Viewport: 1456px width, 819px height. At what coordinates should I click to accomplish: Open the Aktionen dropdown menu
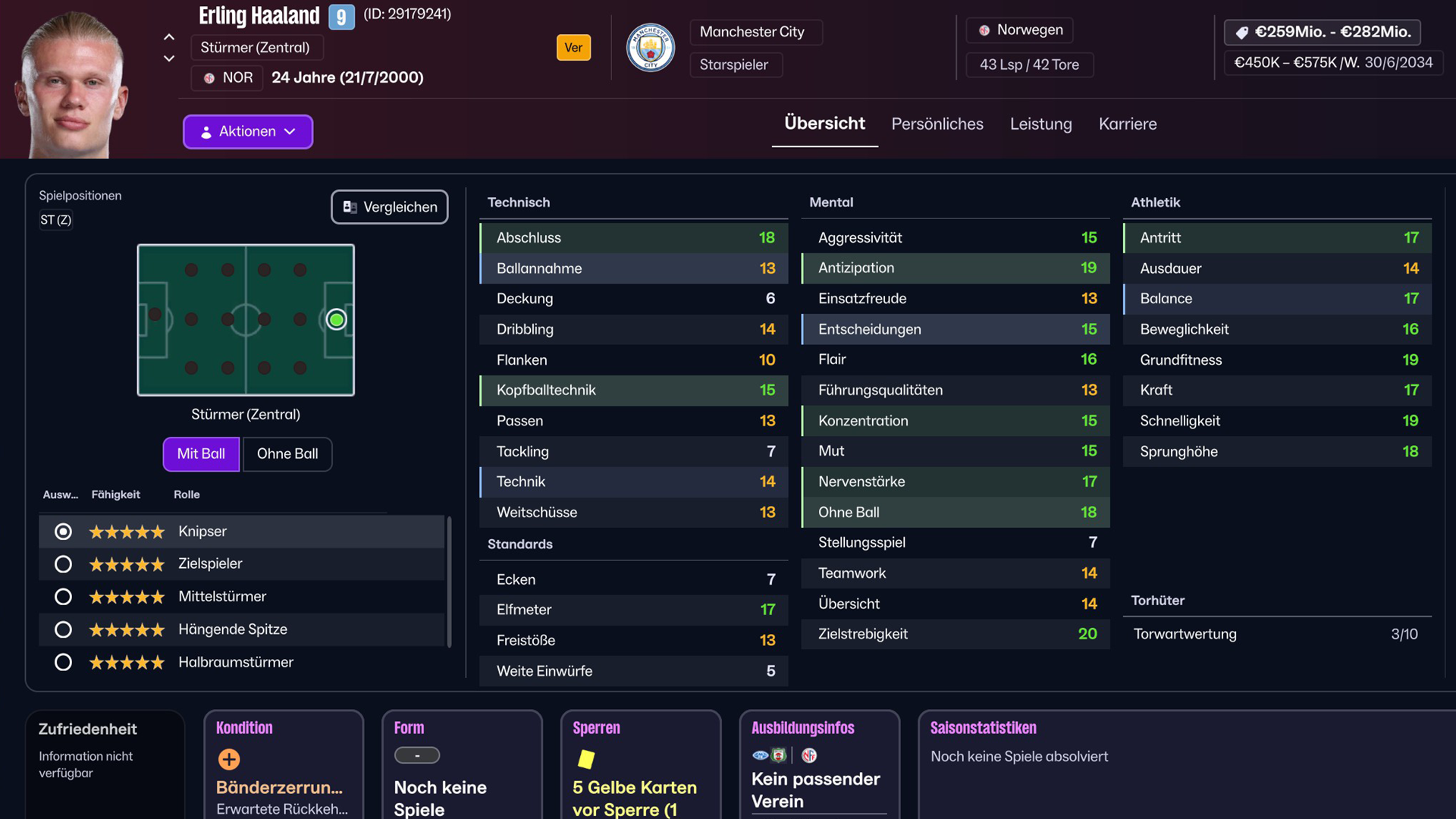(x=247, y=131)
